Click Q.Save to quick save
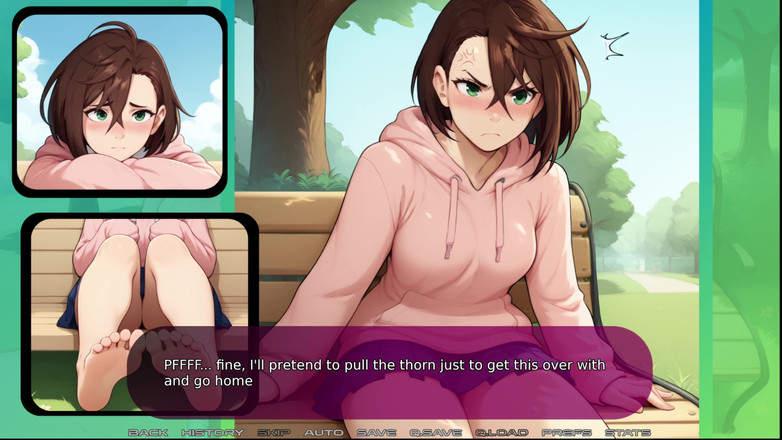 click(x=435, y=432)
